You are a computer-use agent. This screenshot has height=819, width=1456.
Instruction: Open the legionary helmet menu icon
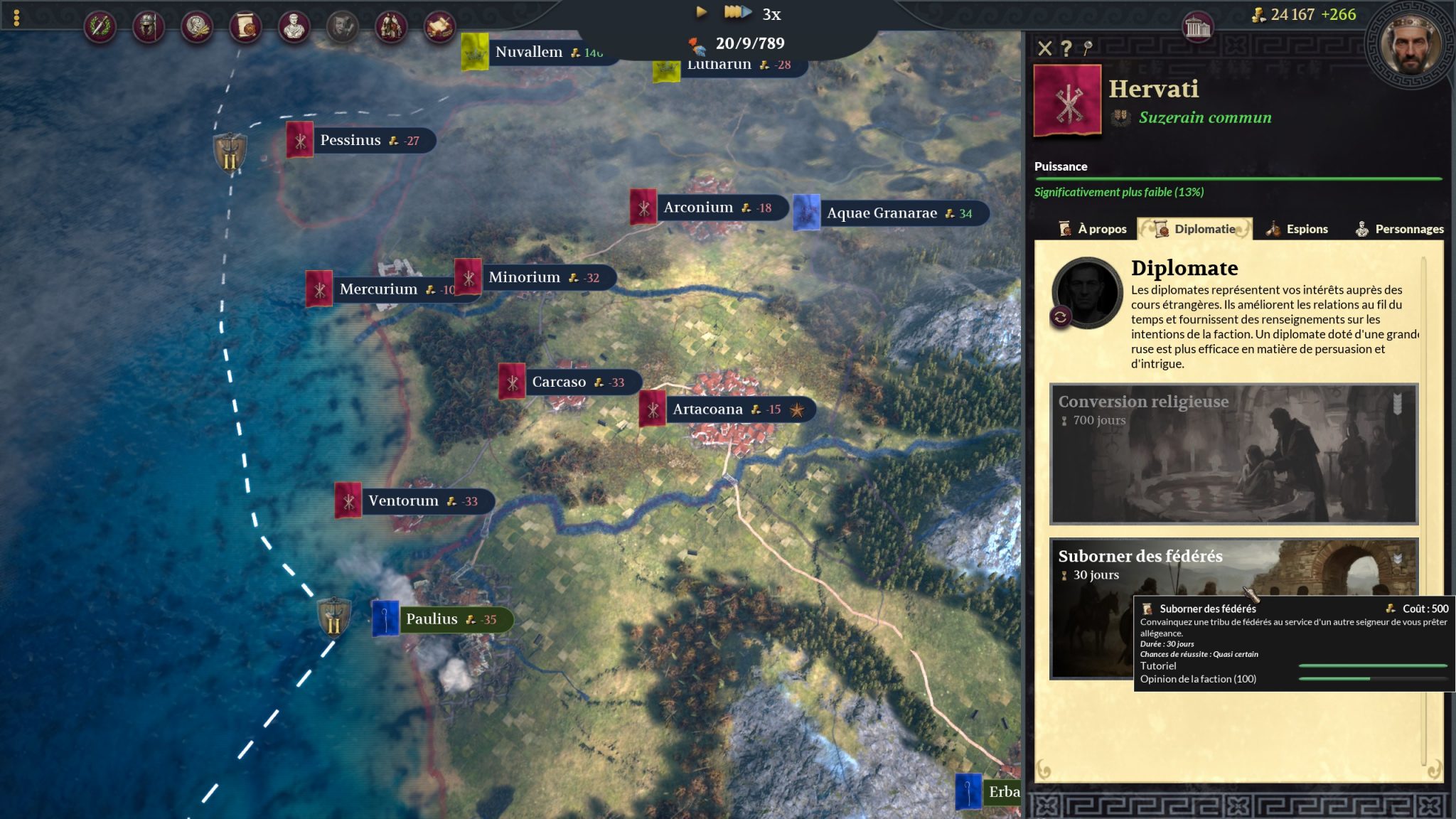click(148, 27)
